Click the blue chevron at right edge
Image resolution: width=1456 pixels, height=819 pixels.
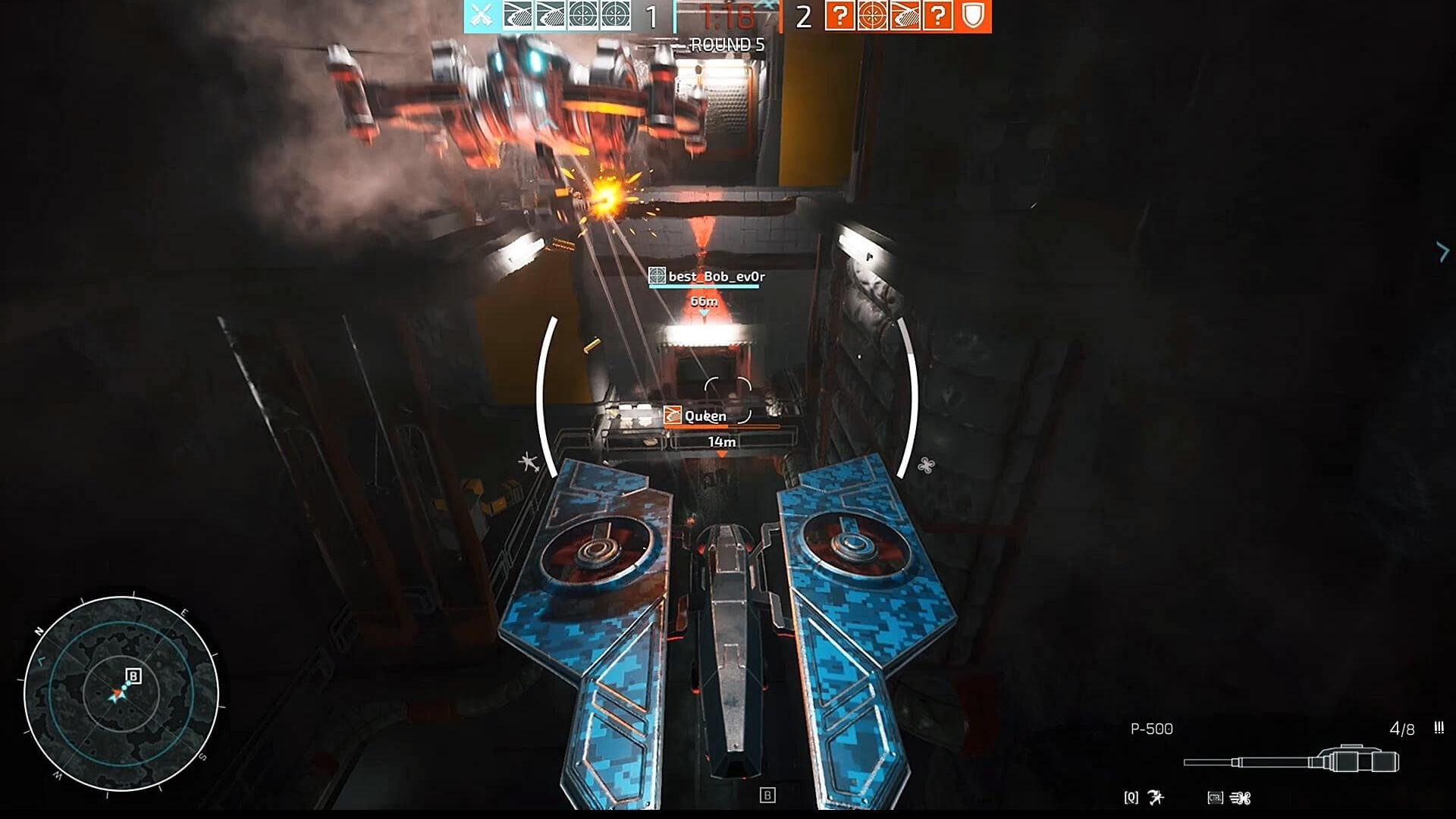(x=1442, y=252)
